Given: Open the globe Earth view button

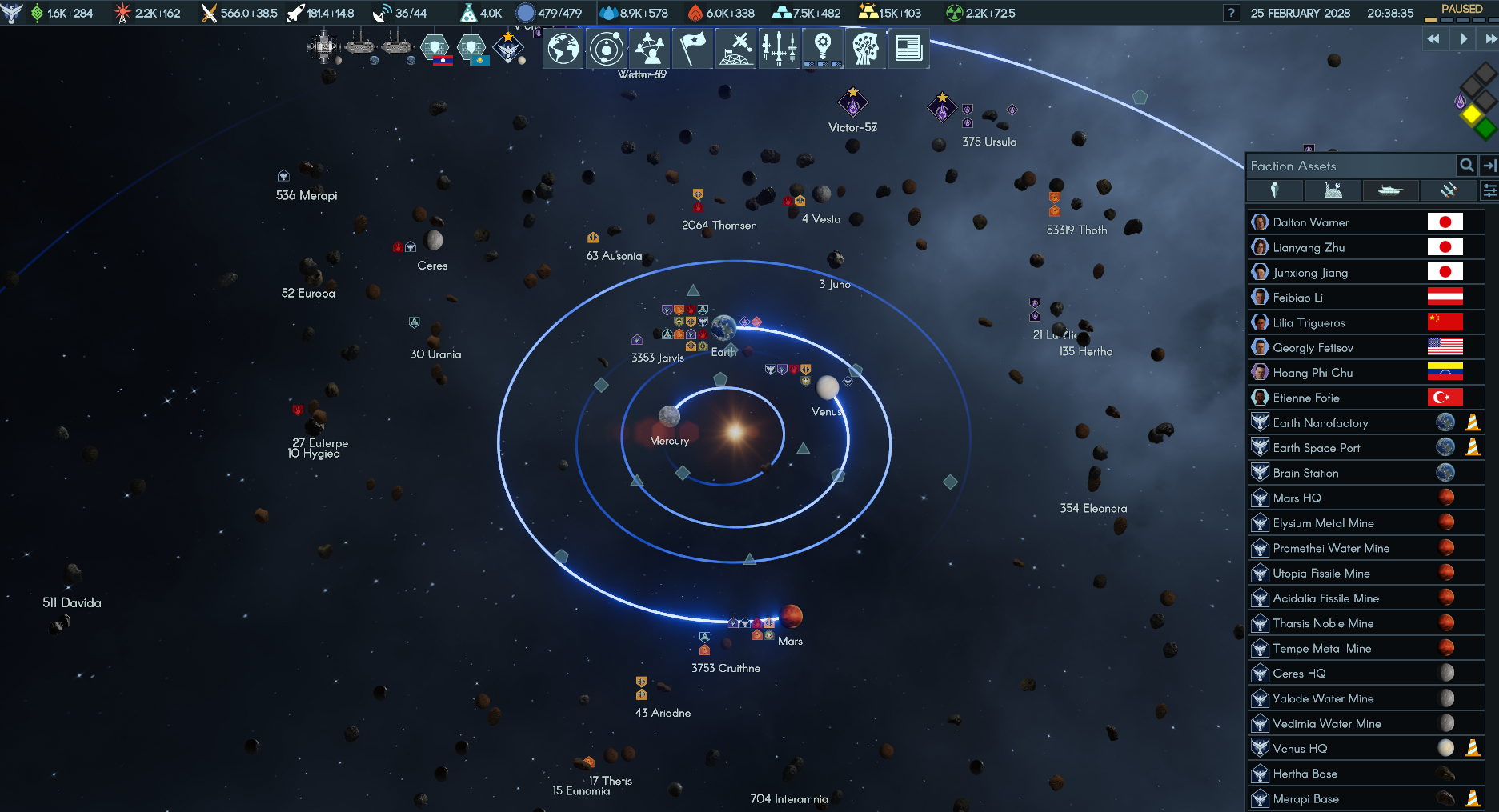Looking at the screenshot, I should (x=563, y=49).
